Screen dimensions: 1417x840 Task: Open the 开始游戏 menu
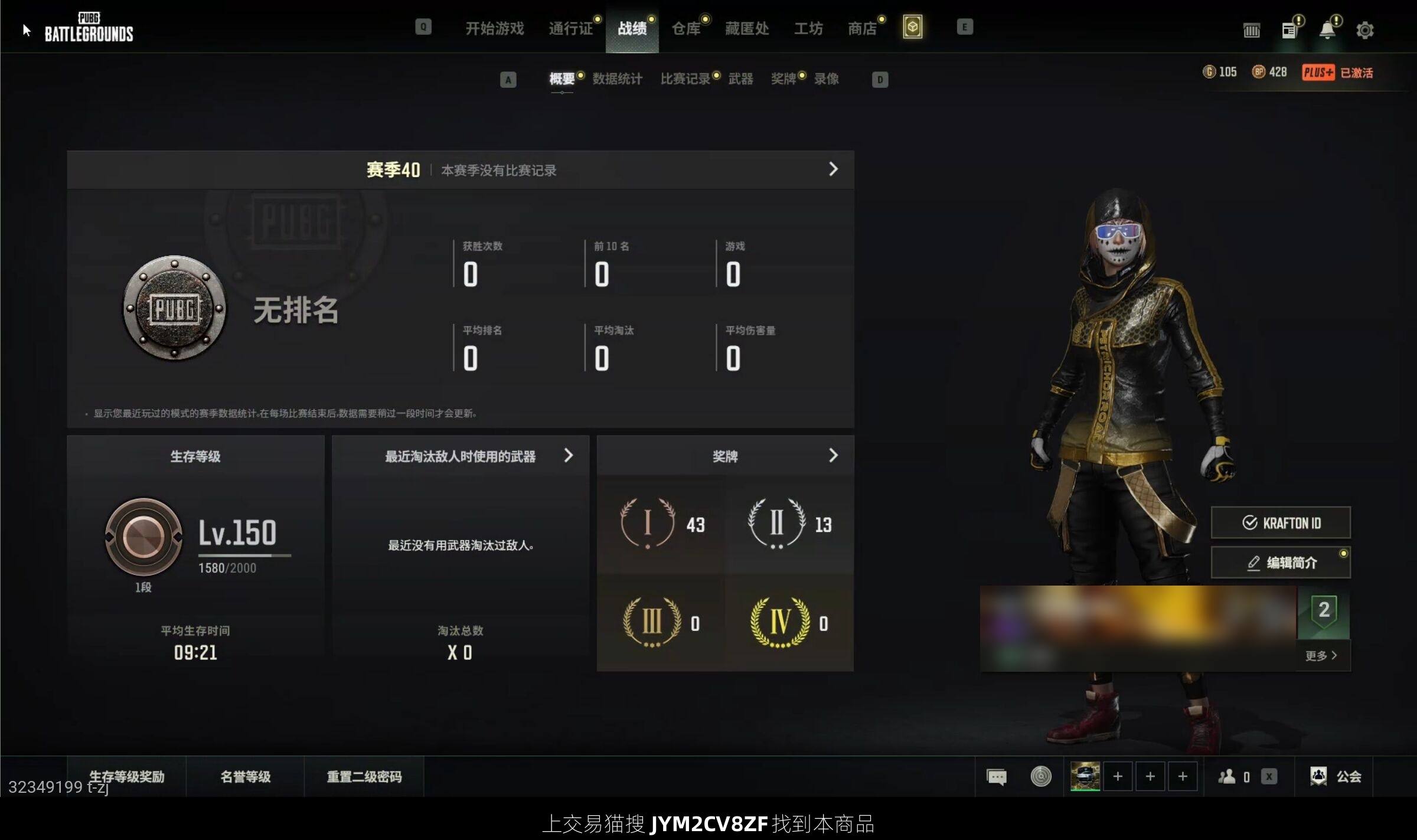[494, 28]
